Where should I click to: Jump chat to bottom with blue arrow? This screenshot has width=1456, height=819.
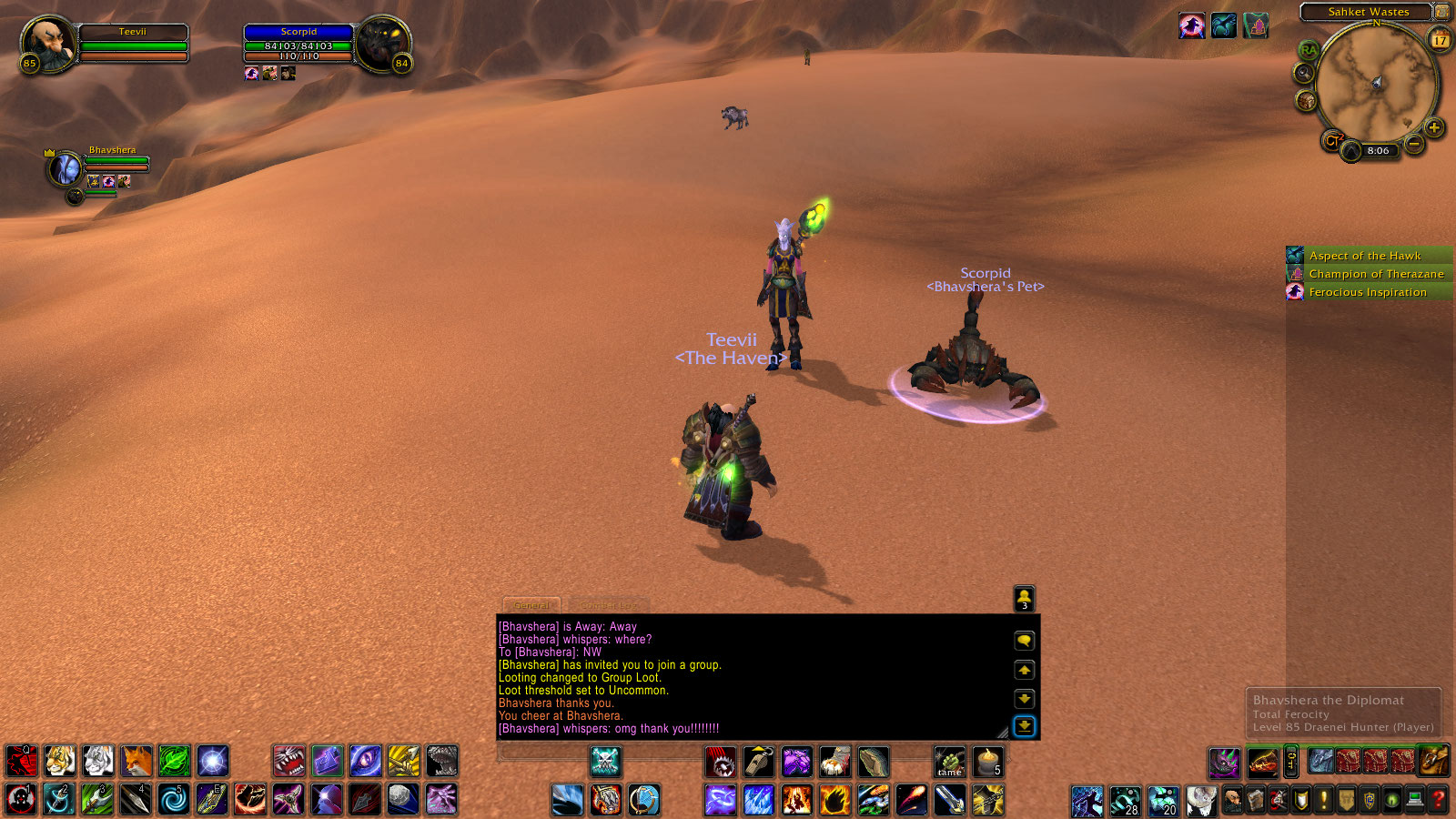coord(1025,726)
